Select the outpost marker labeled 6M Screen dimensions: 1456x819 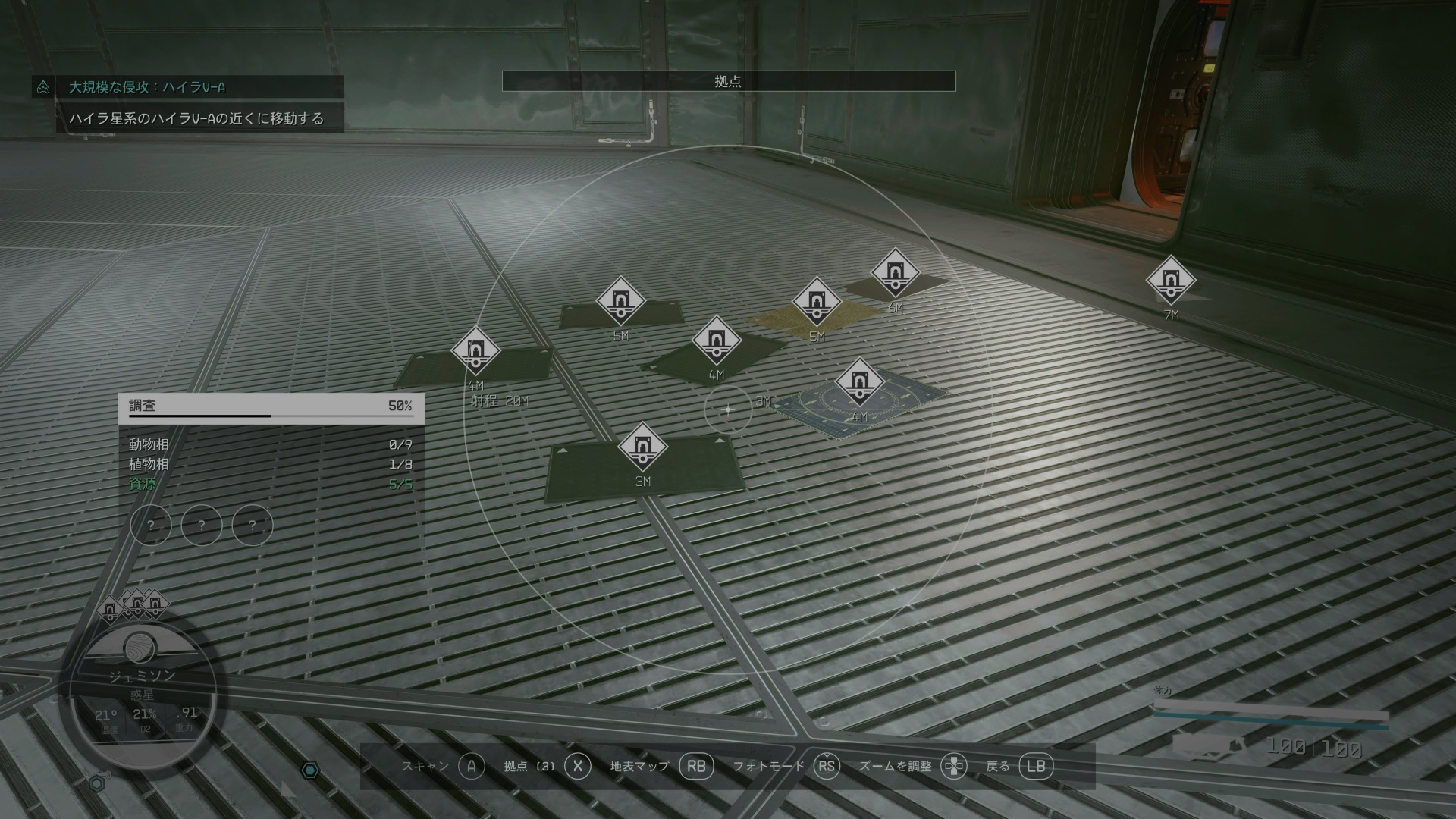(896, 272)
